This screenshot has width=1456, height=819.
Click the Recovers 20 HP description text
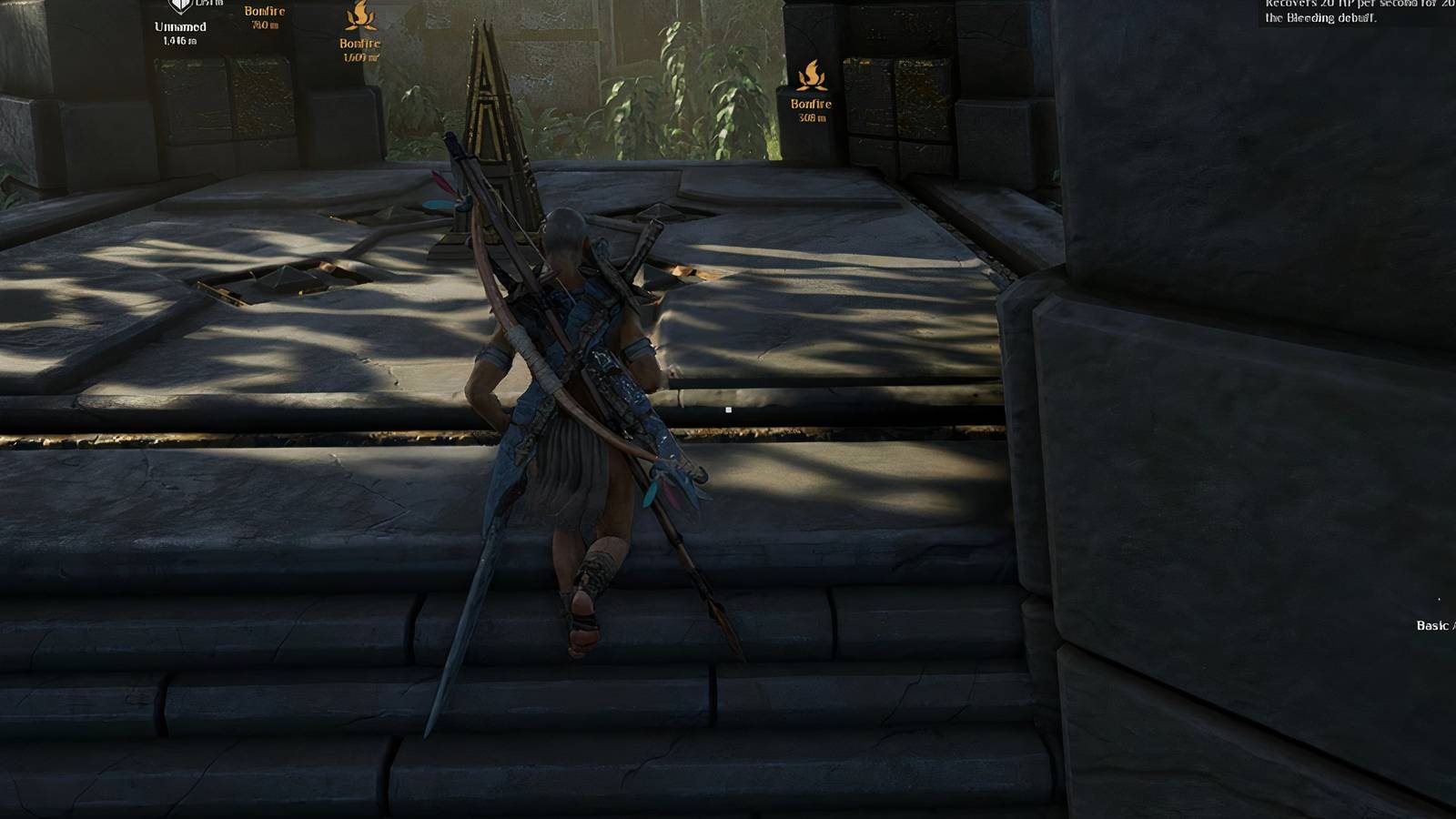tap(1360, 4)
